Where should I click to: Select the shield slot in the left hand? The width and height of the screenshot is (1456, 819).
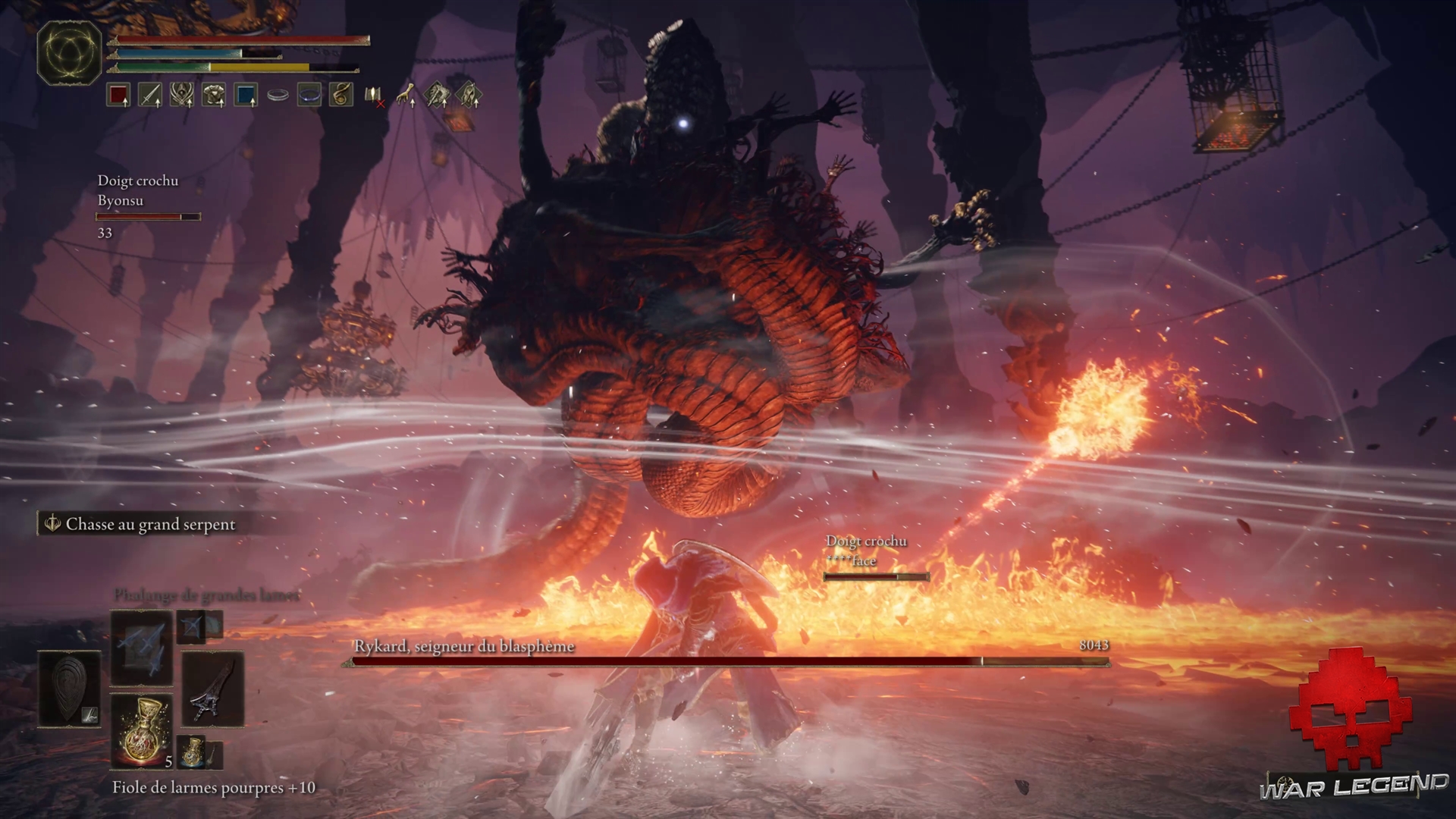coord(69,689)
